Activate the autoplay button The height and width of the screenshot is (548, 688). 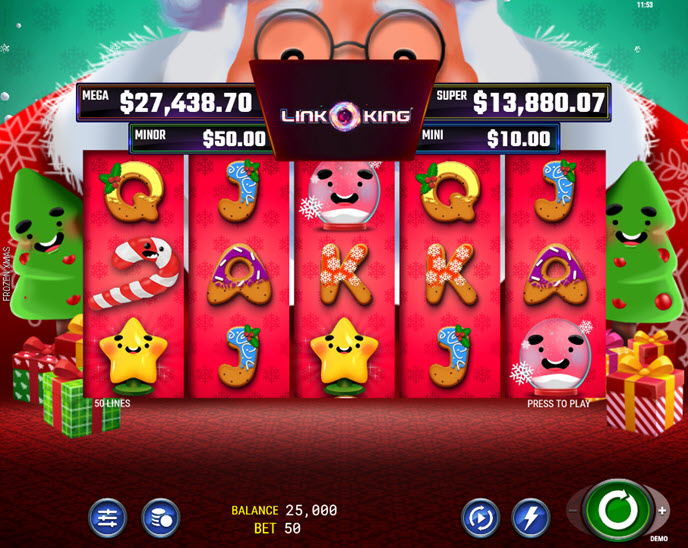tap(480, 518)
